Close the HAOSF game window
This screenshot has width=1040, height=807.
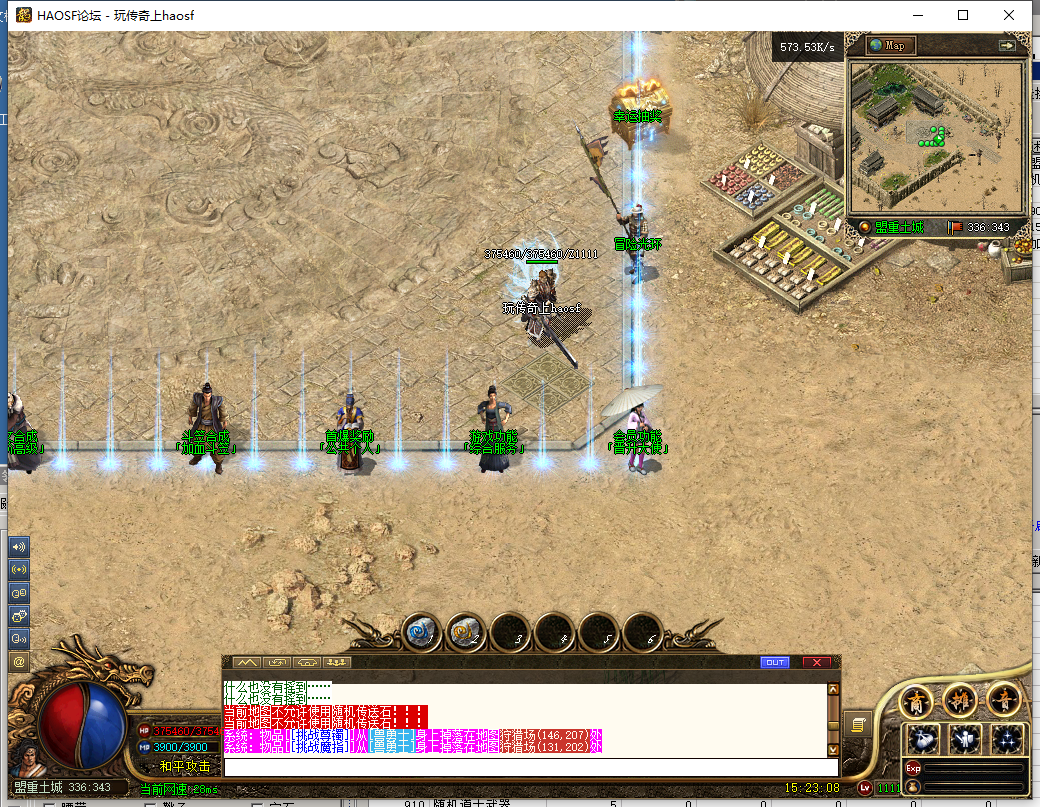point(1010,15)
